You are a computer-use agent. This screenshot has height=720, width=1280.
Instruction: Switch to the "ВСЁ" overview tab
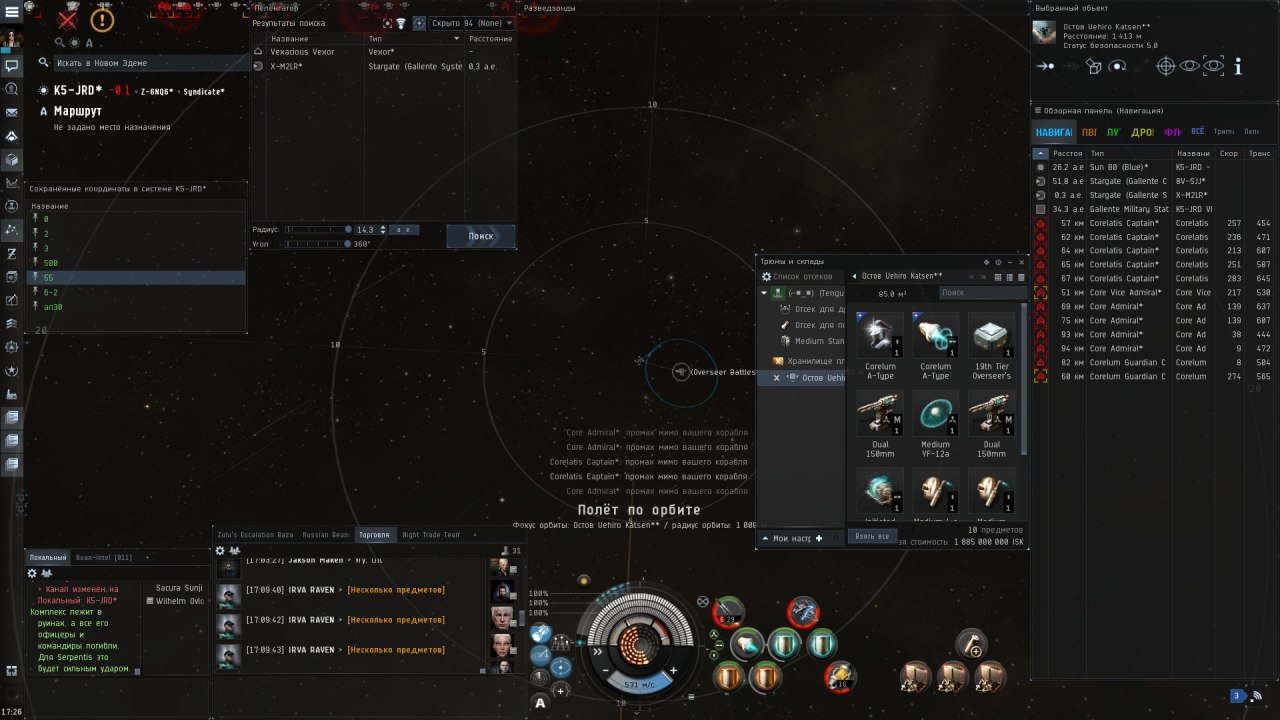click(x=1197, y=131)
